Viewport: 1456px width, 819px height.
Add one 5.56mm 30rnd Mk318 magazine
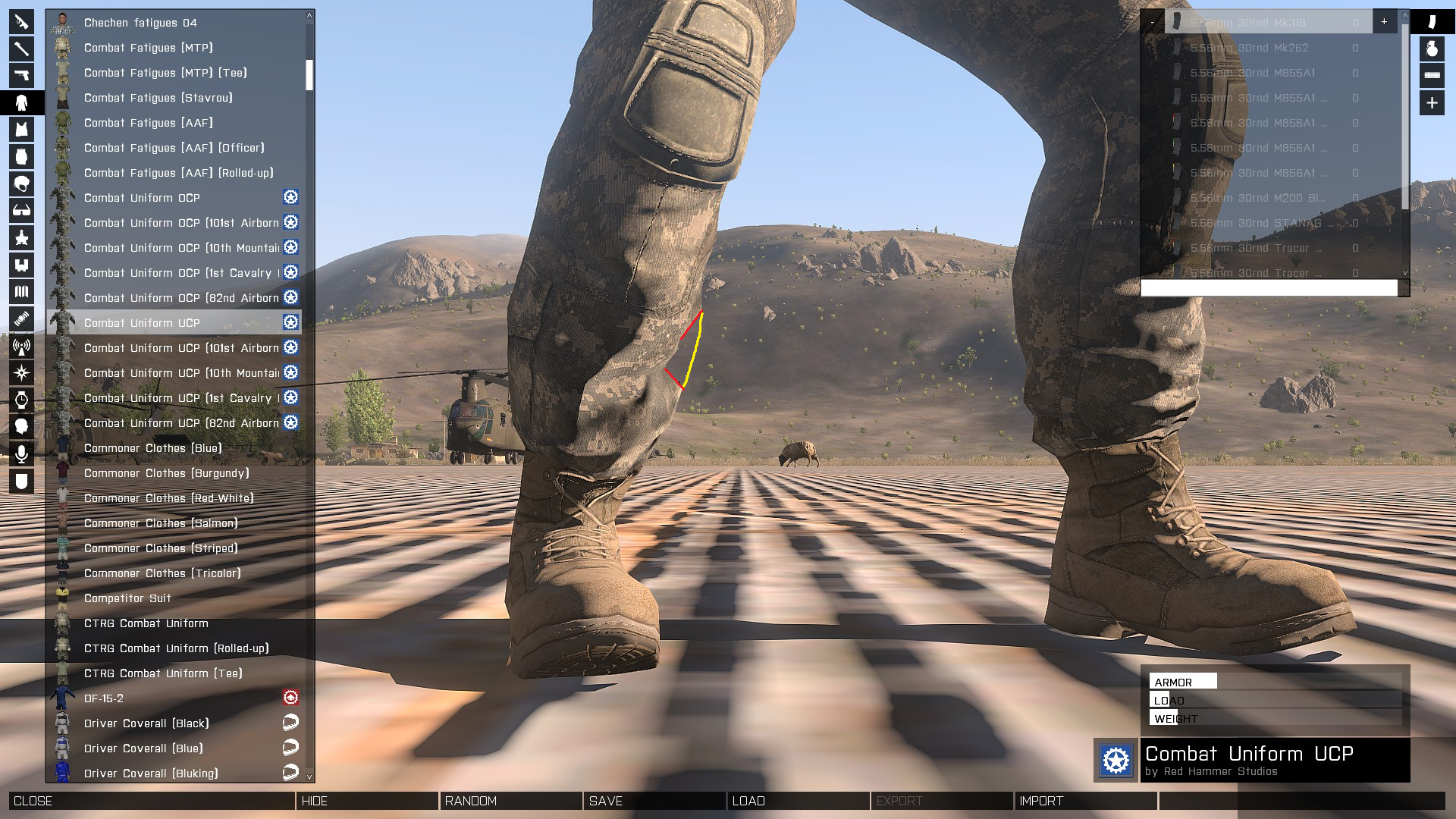[1384, 22]
